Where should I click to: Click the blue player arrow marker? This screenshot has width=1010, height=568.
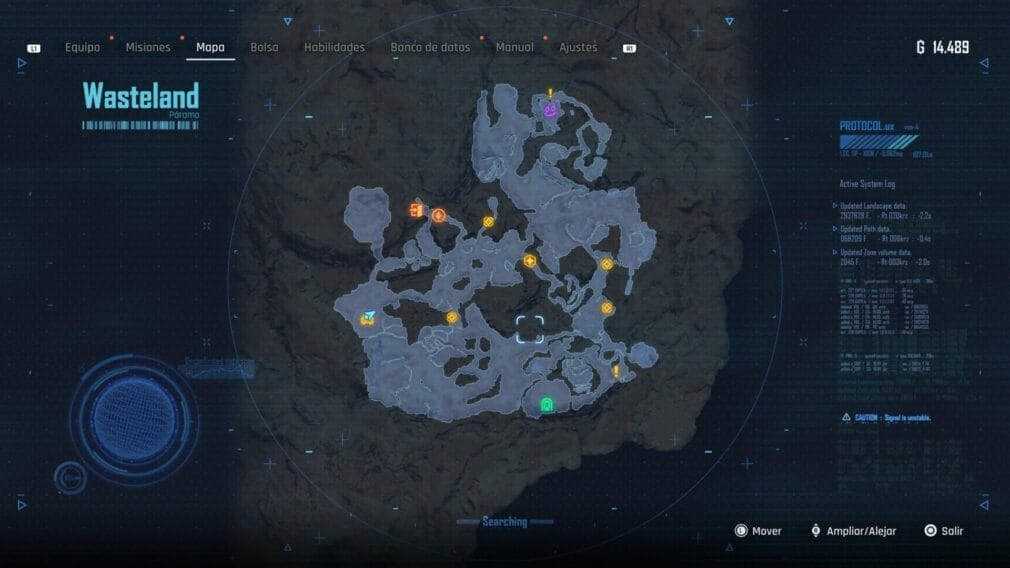[x=370, y=316]
